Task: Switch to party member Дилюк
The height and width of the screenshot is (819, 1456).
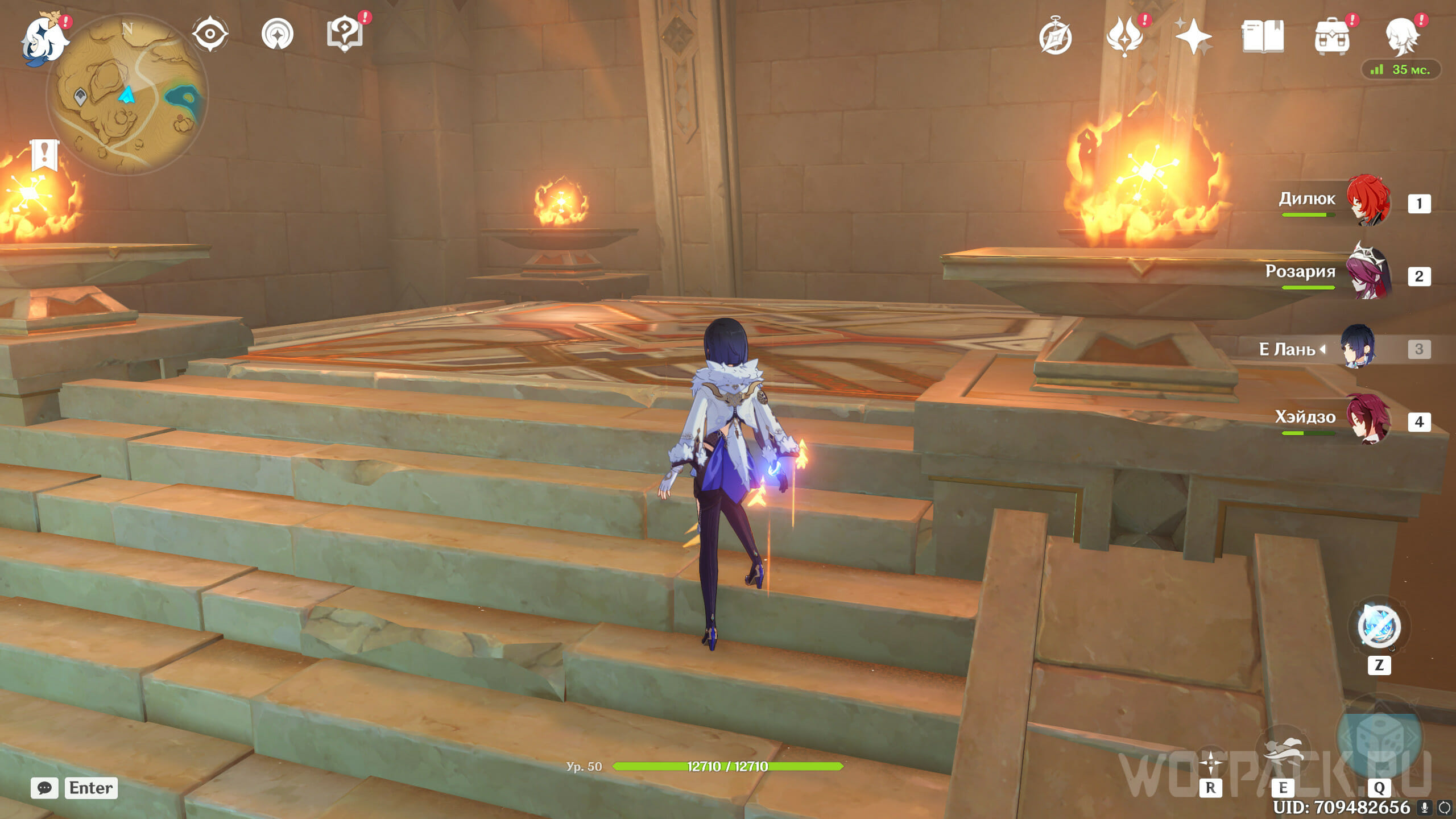Action: coord(1368,200)
